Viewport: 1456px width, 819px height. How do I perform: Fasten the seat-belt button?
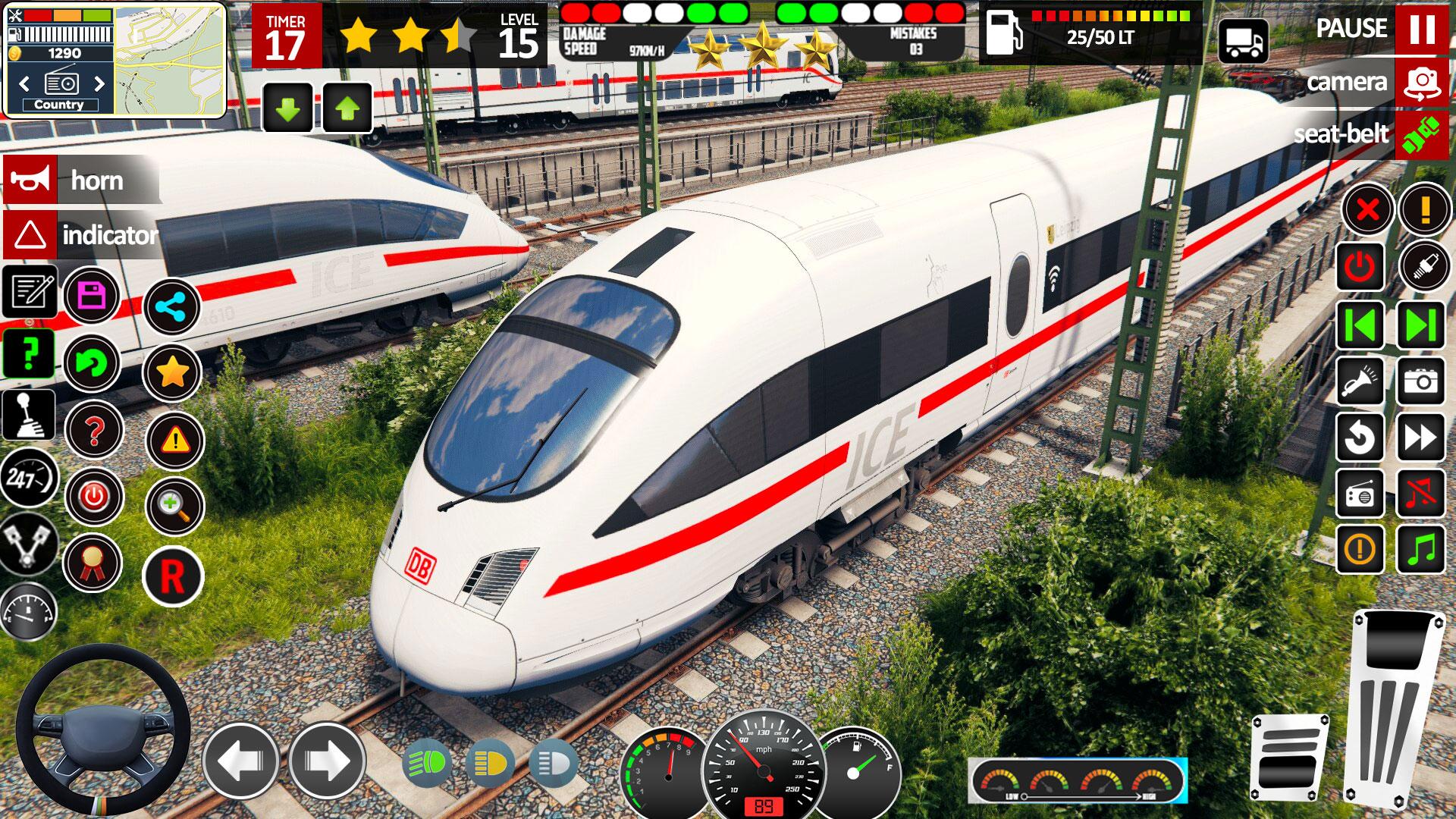pos(1421,134)
